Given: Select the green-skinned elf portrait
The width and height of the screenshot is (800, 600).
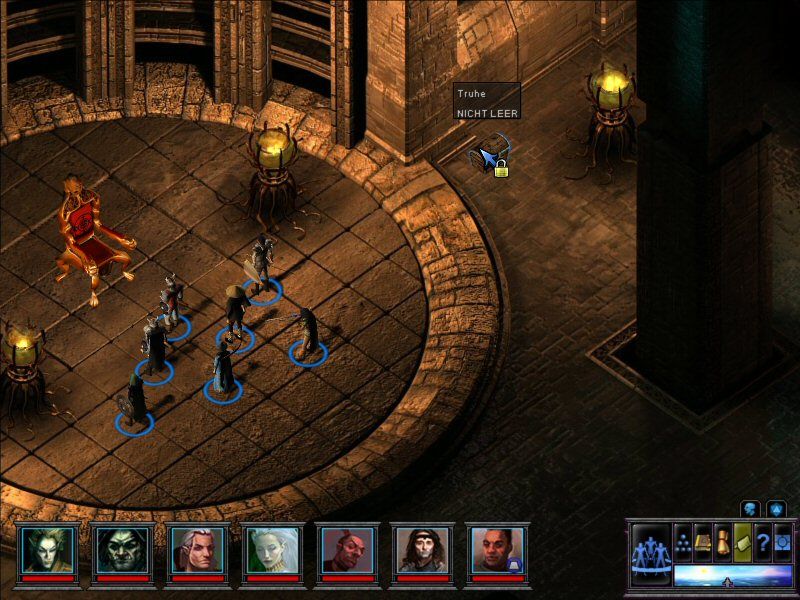Looking at the screenshot, I should 46,548.
